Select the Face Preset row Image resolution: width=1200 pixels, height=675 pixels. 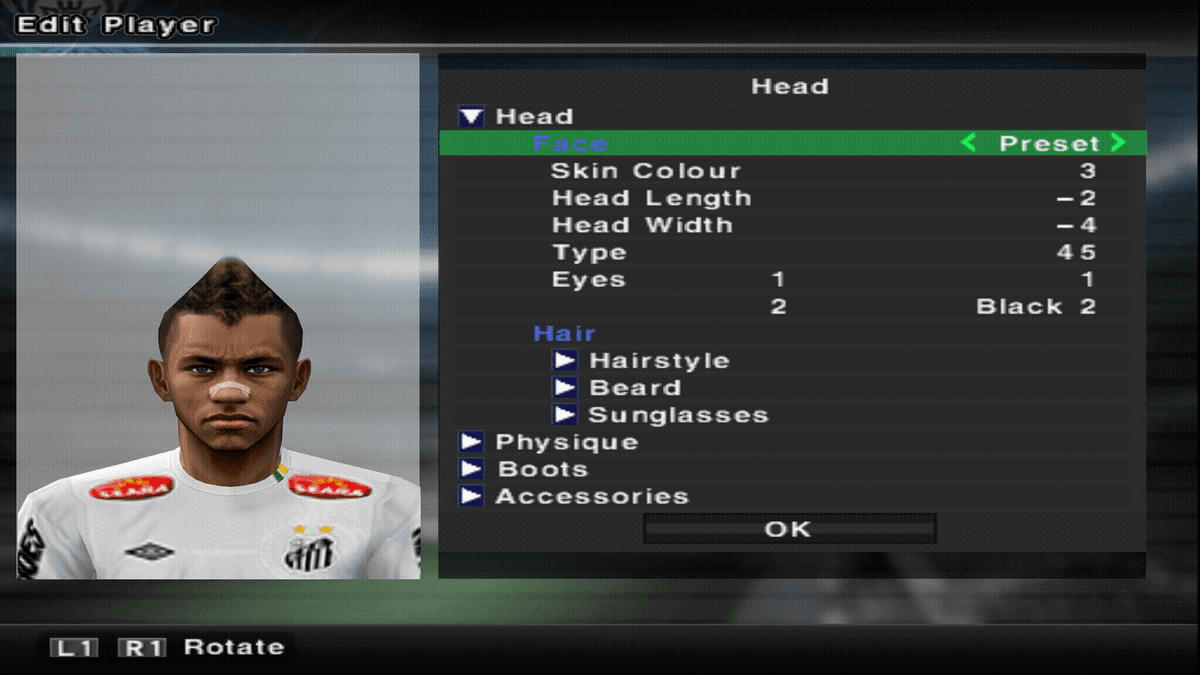[790, 144]
